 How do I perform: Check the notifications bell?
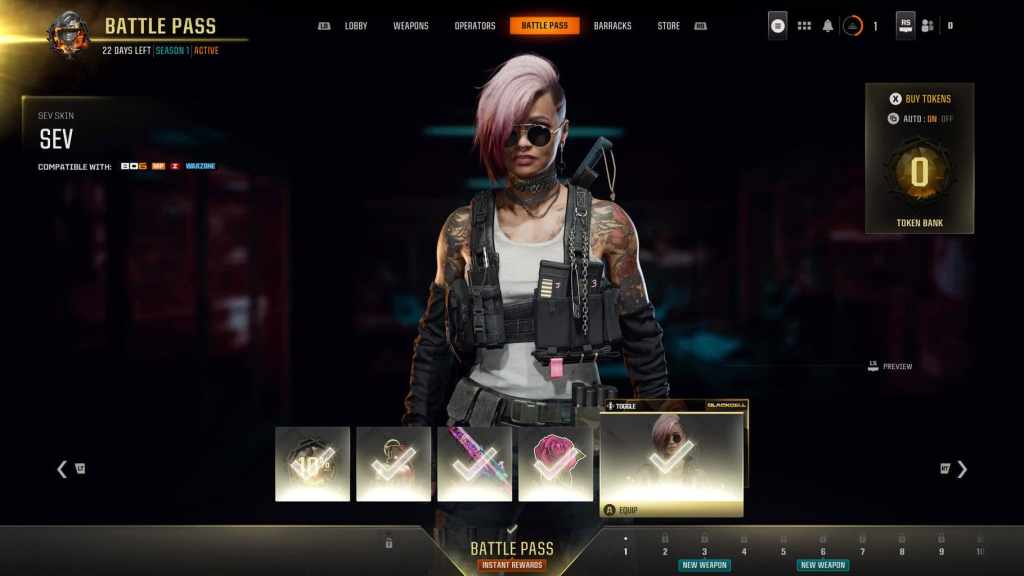[x=828, y=26]
